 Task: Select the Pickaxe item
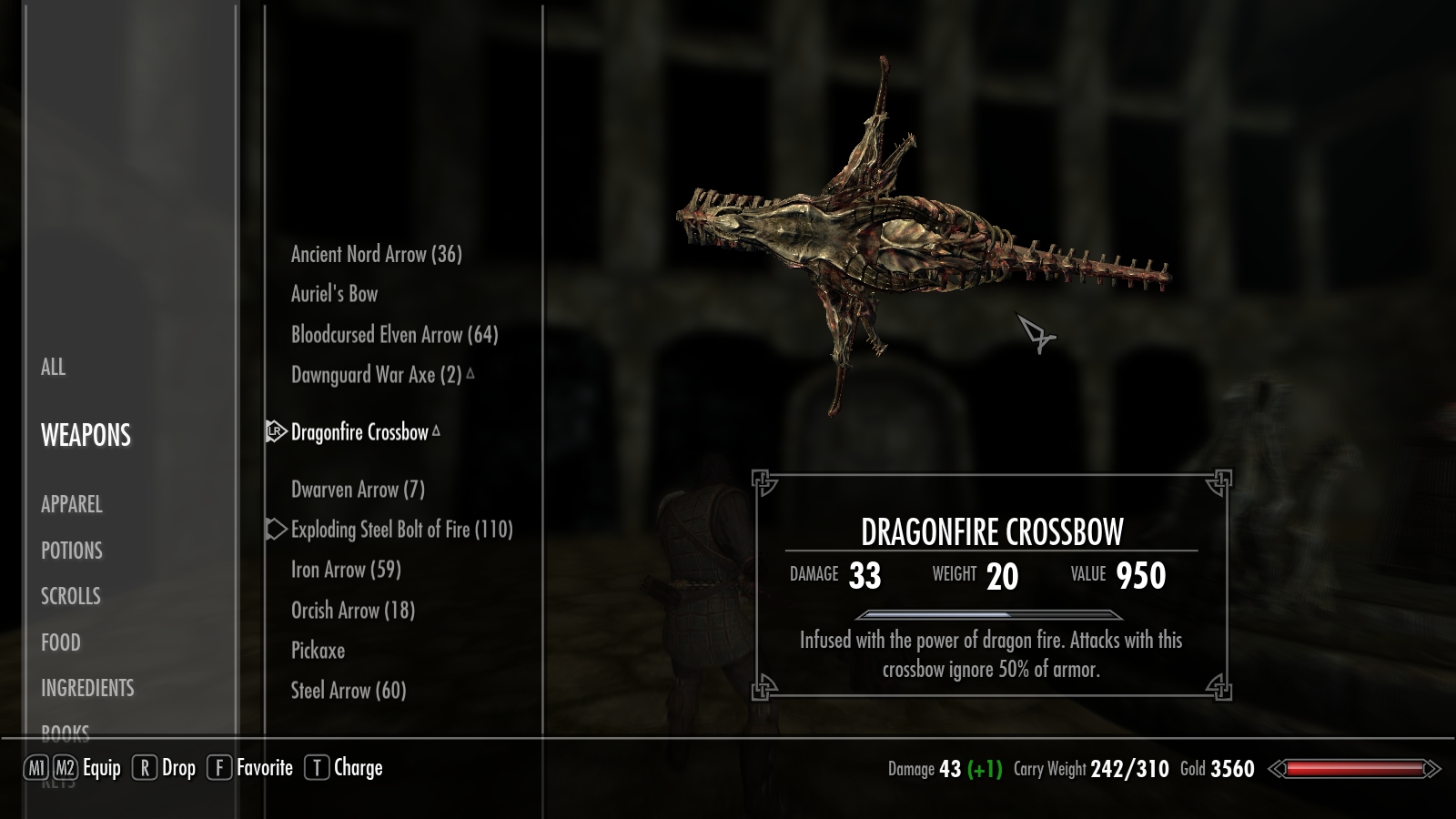coord(318,651)
